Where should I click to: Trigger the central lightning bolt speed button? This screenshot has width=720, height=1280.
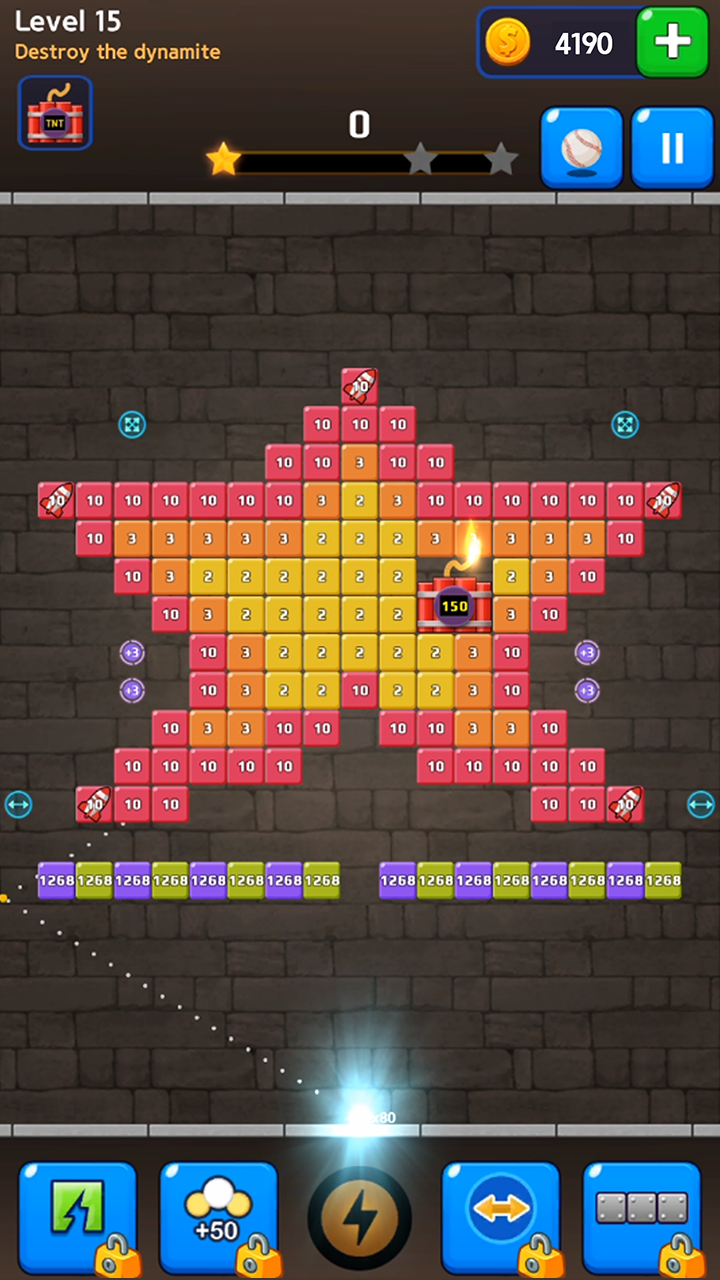tap(360, 1218)
